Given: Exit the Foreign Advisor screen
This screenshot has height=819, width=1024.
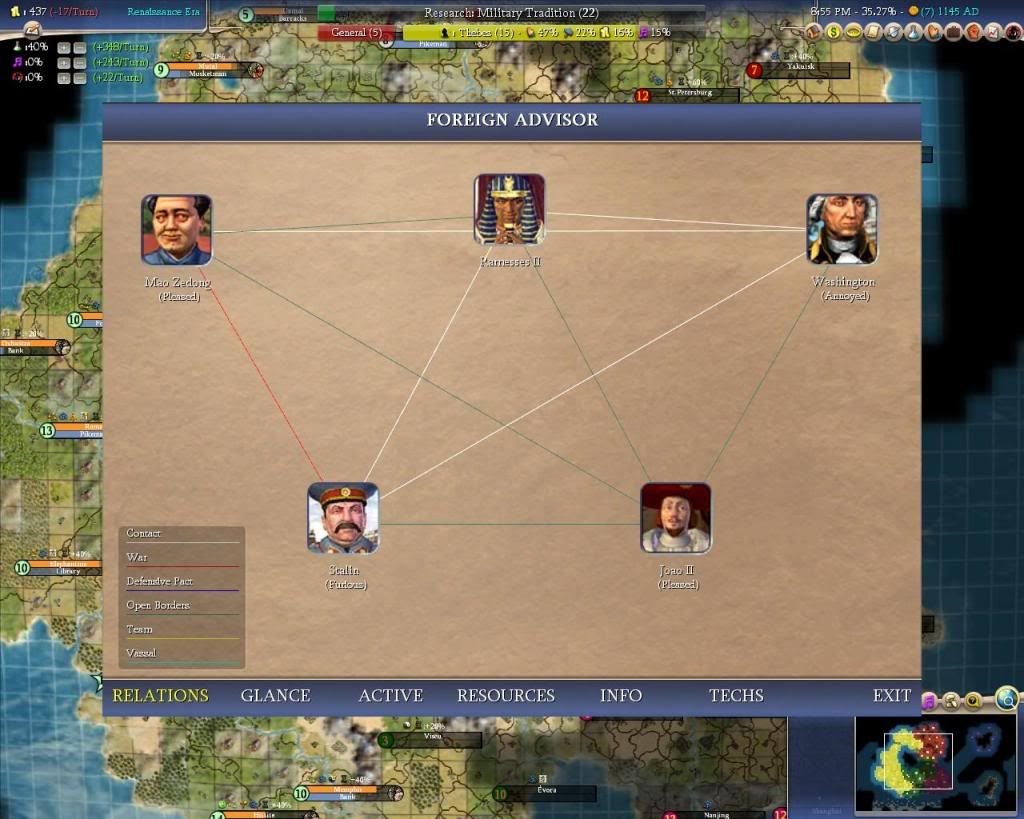Looking at the screenshot, I should coord(891,696).
